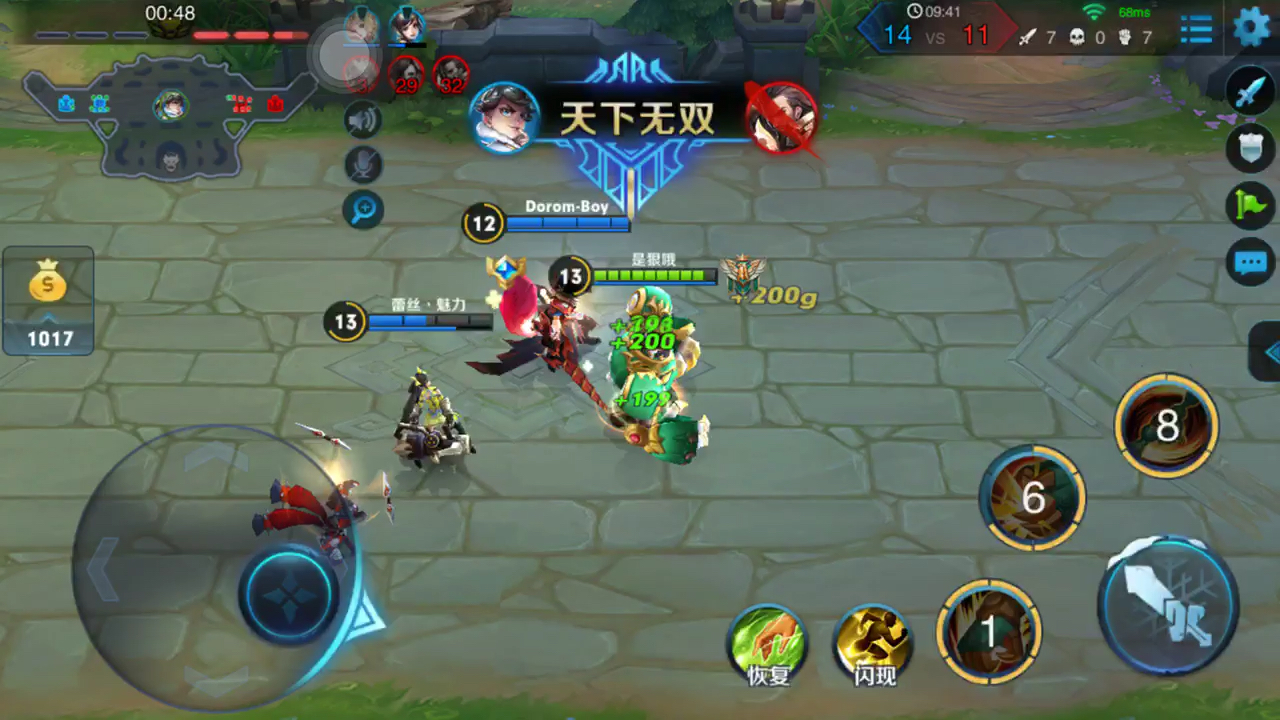Image resolution: width=1280 pixels, height=720 pixels.
Task: Tap the virtual joystick center
Action: pyautogui.click(x=289, y=594)
